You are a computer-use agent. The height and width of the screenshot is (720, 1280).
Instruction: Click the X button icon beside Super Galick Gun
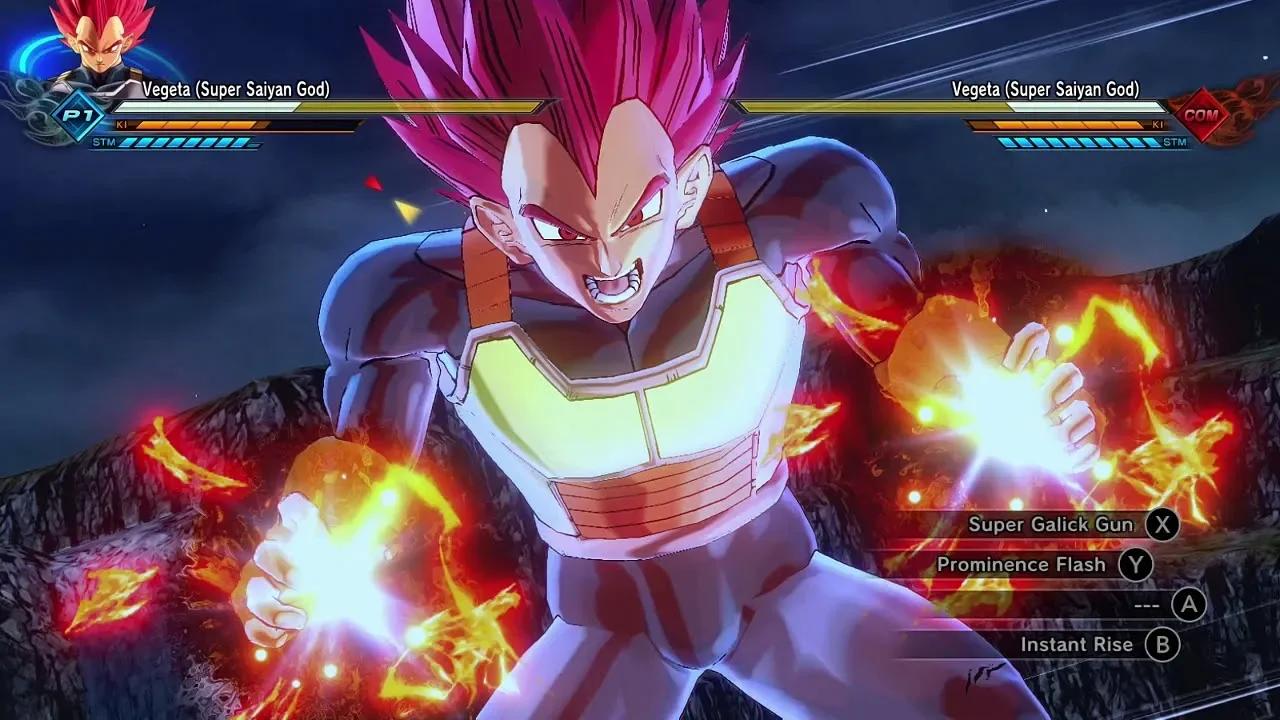click(x=1162, y=524)
